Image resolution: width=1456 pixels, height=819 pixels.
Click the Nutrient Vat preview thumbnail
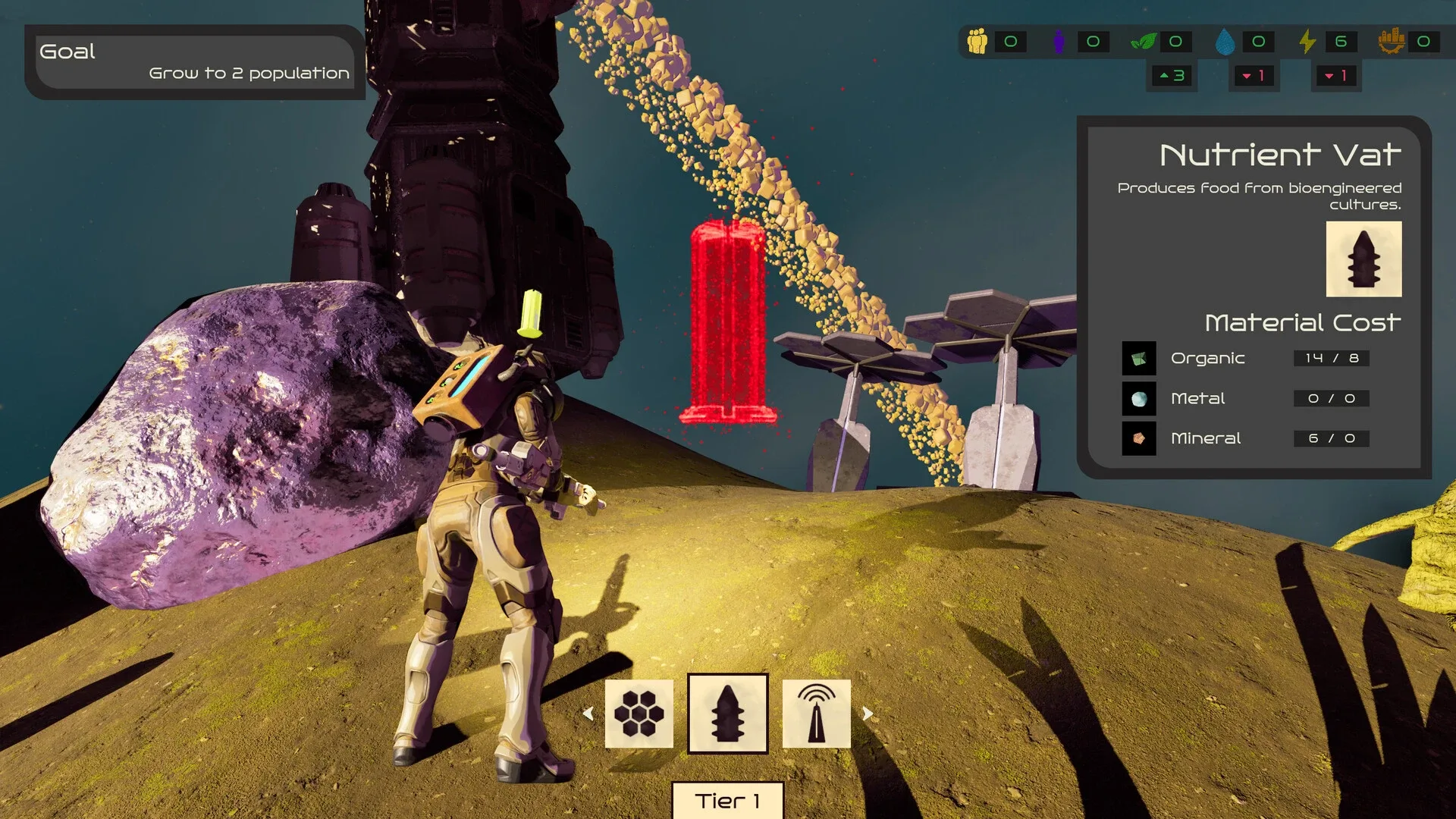(x=1363, y=259)
